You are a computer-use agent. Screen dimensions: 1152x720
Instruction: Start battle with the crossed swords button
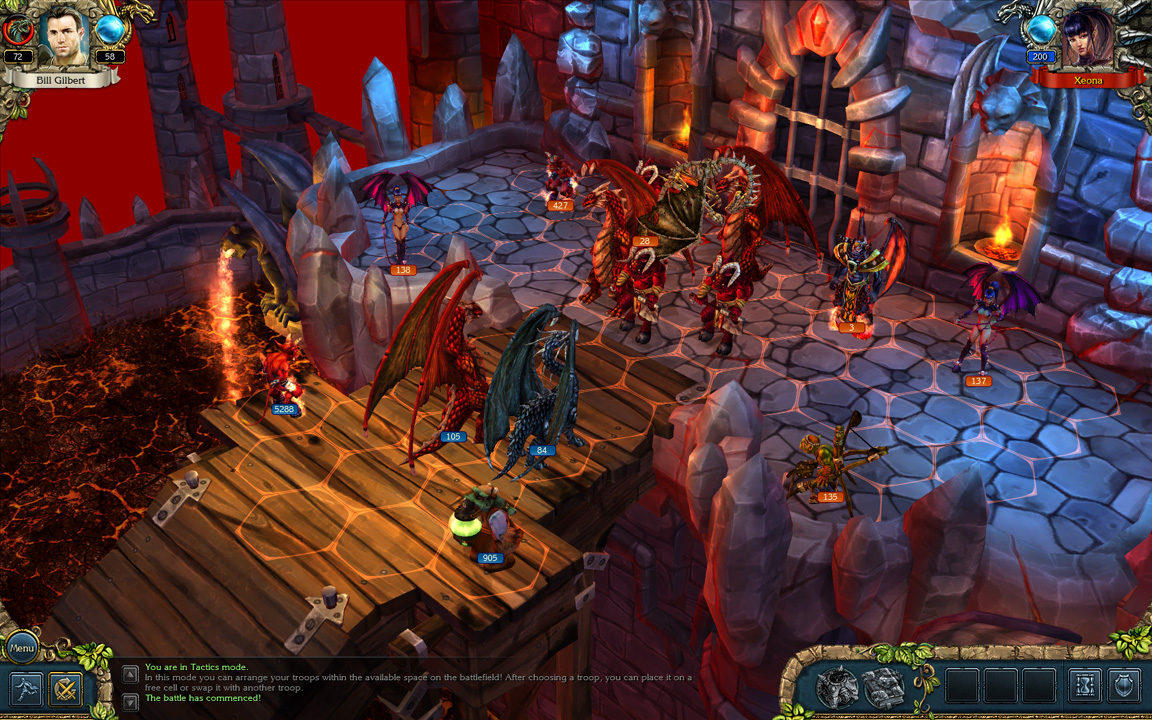click(x=66, y=689)
